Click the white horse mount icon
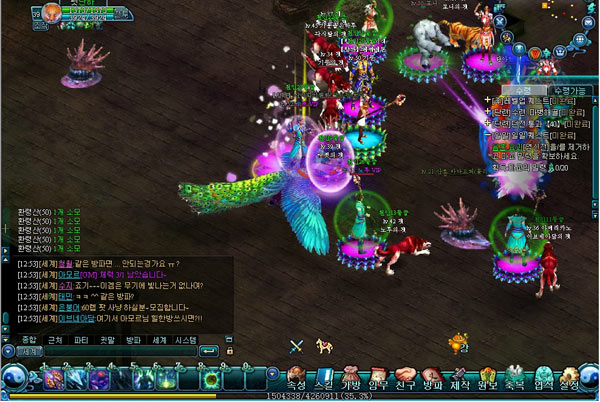Viewport: 600px width, 402px height. (x=324, y=347)
